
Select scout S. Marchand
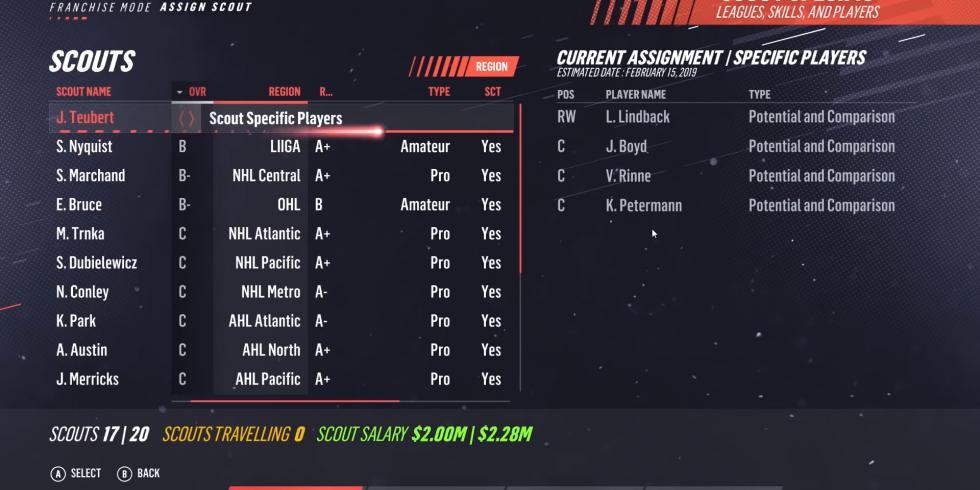[x=91, y=176]
